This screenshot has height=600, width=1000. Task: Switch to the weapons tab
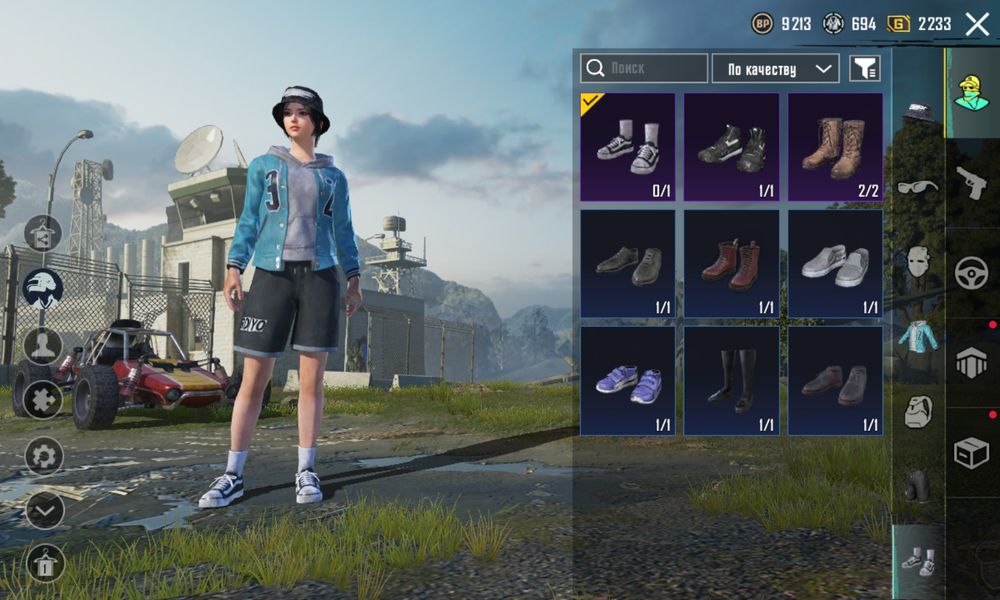pyautogui.click(x=971, y=182)
